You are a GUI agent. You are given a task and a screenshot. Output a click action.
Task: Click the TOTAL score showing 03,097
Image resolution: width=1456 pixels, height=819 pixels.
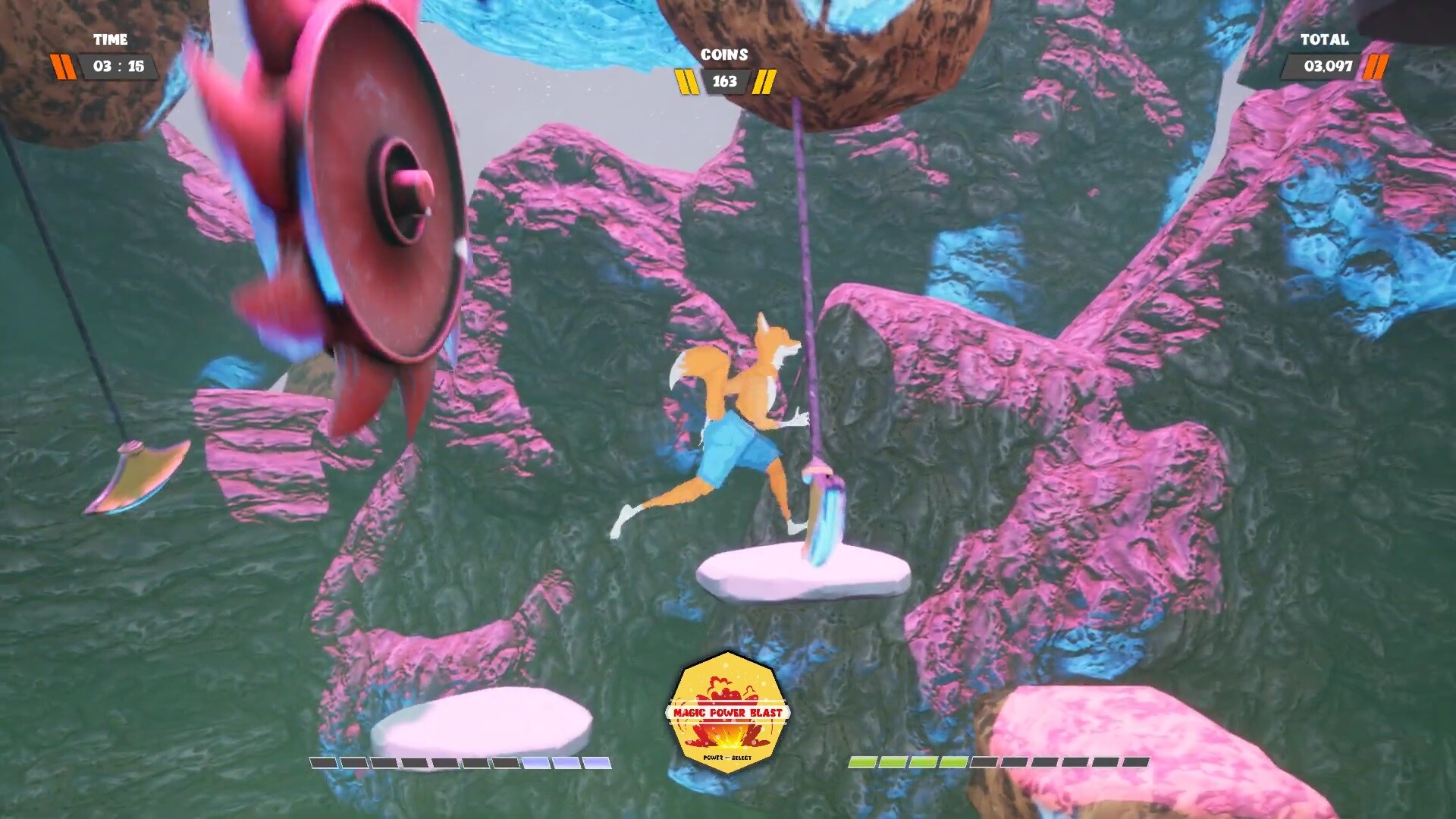point(1327,67)
